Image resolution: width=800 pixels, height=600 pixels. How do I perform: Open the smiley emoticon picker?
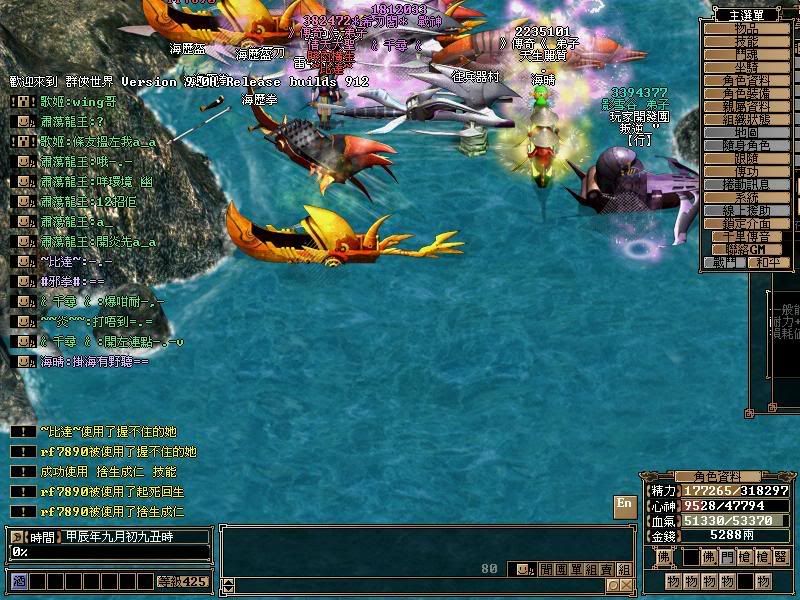pos(520,569)
